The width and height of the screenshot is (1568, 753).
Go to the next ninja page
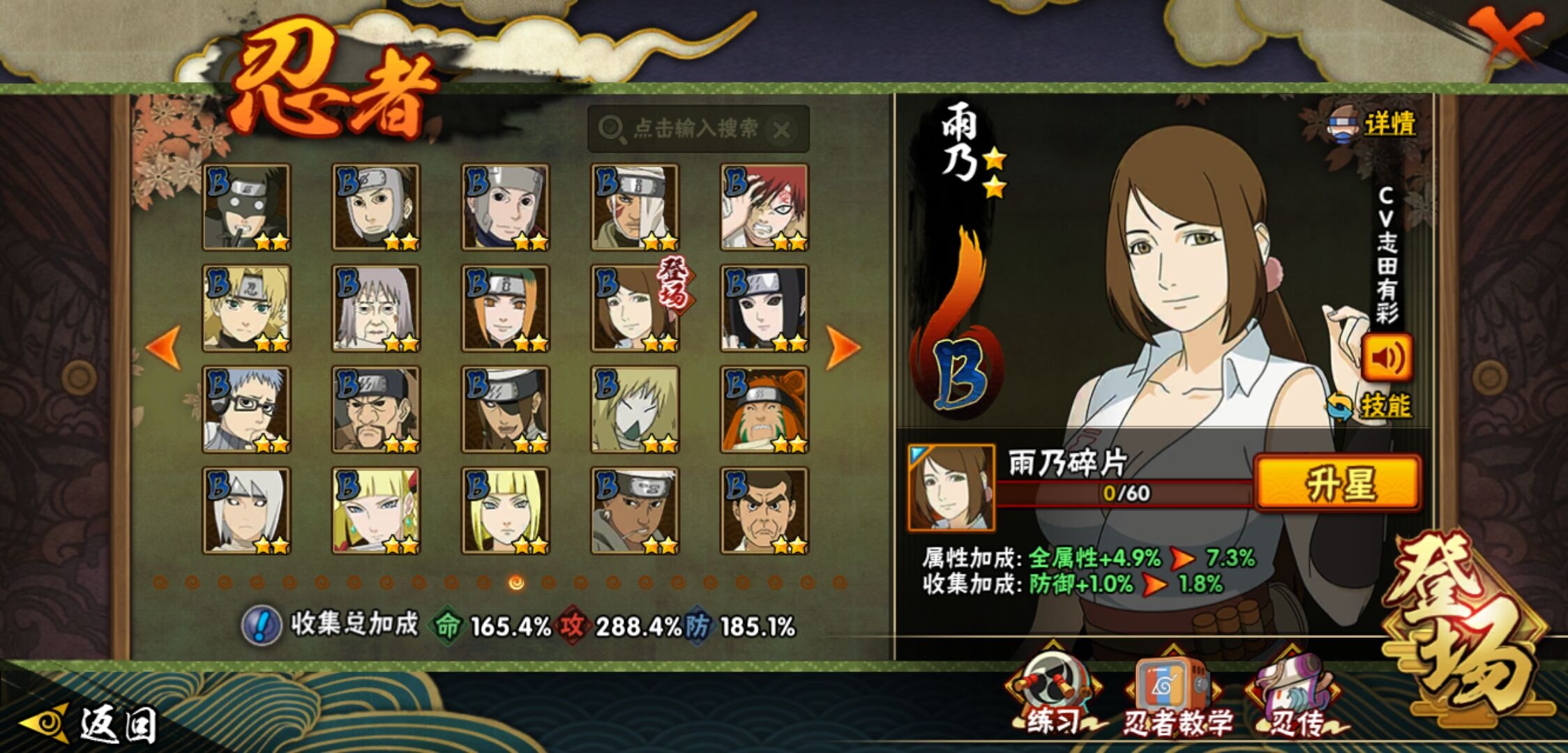coord(843,347)
